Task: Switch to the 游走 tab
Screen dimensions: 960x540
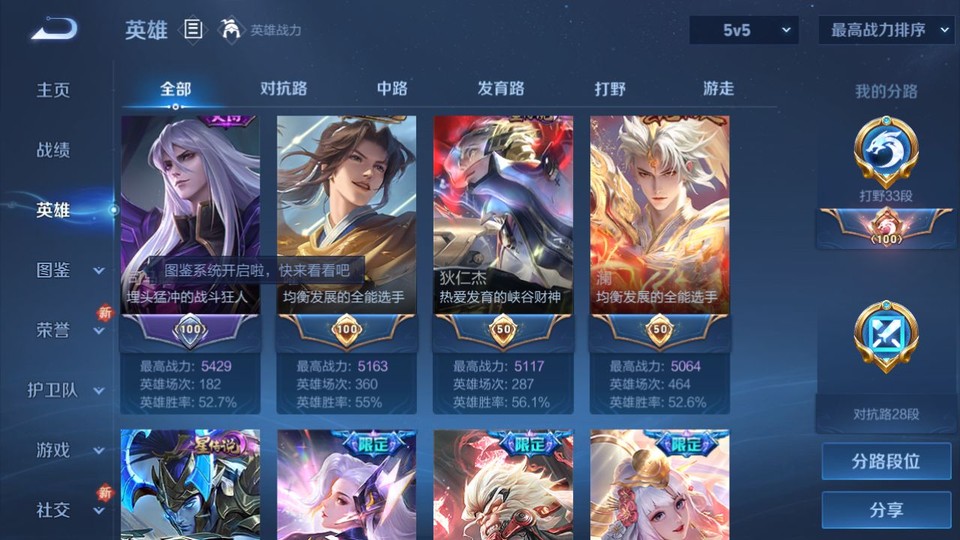Action: click(718, 88)
